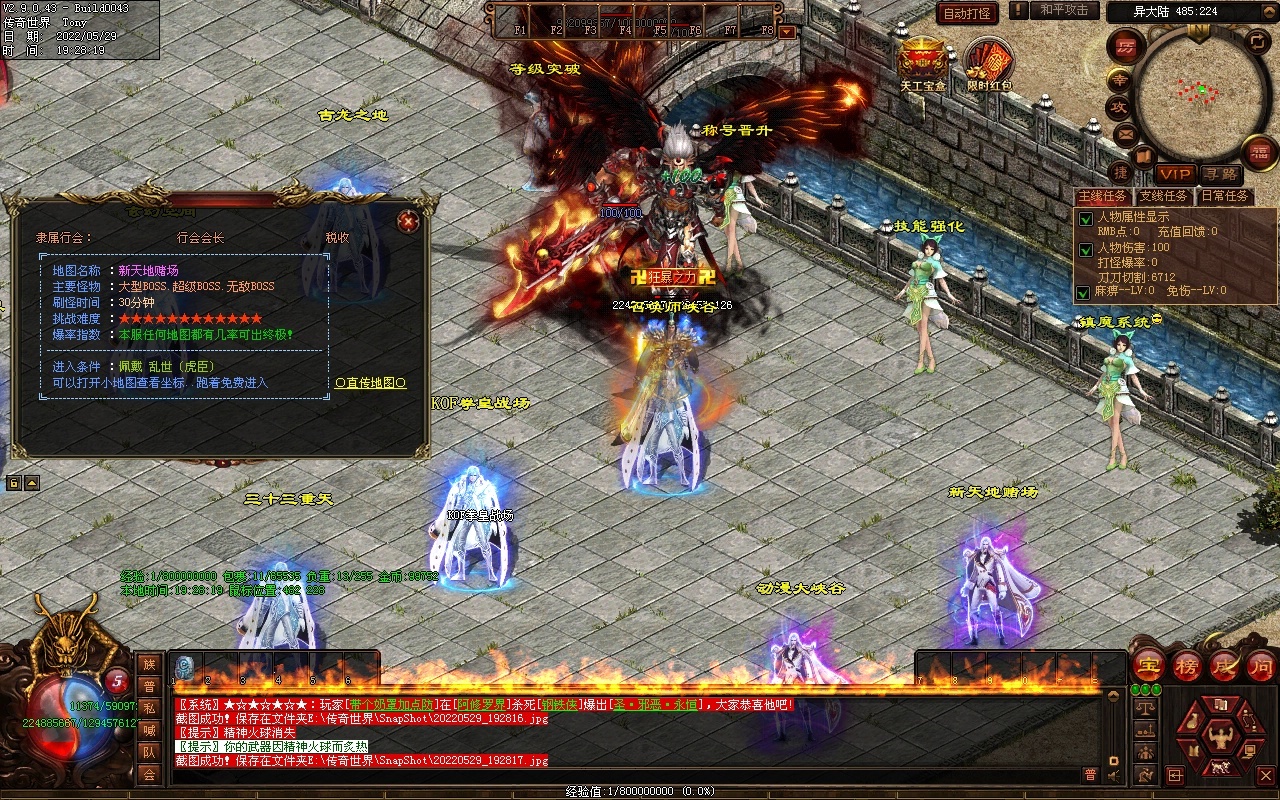The width and height of the screenshot is (1280, 800).
Task: Select the blue rune item in hotbar slot 1
Action: [x=185, y=668]
